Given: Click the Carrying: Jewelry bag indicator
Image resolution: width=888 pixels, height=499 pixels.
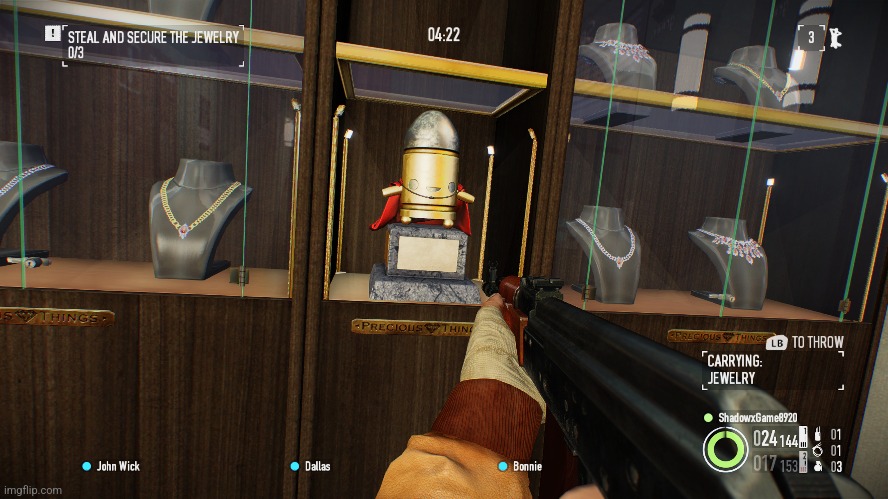Looking at the screenshot, I should [735, 370].
